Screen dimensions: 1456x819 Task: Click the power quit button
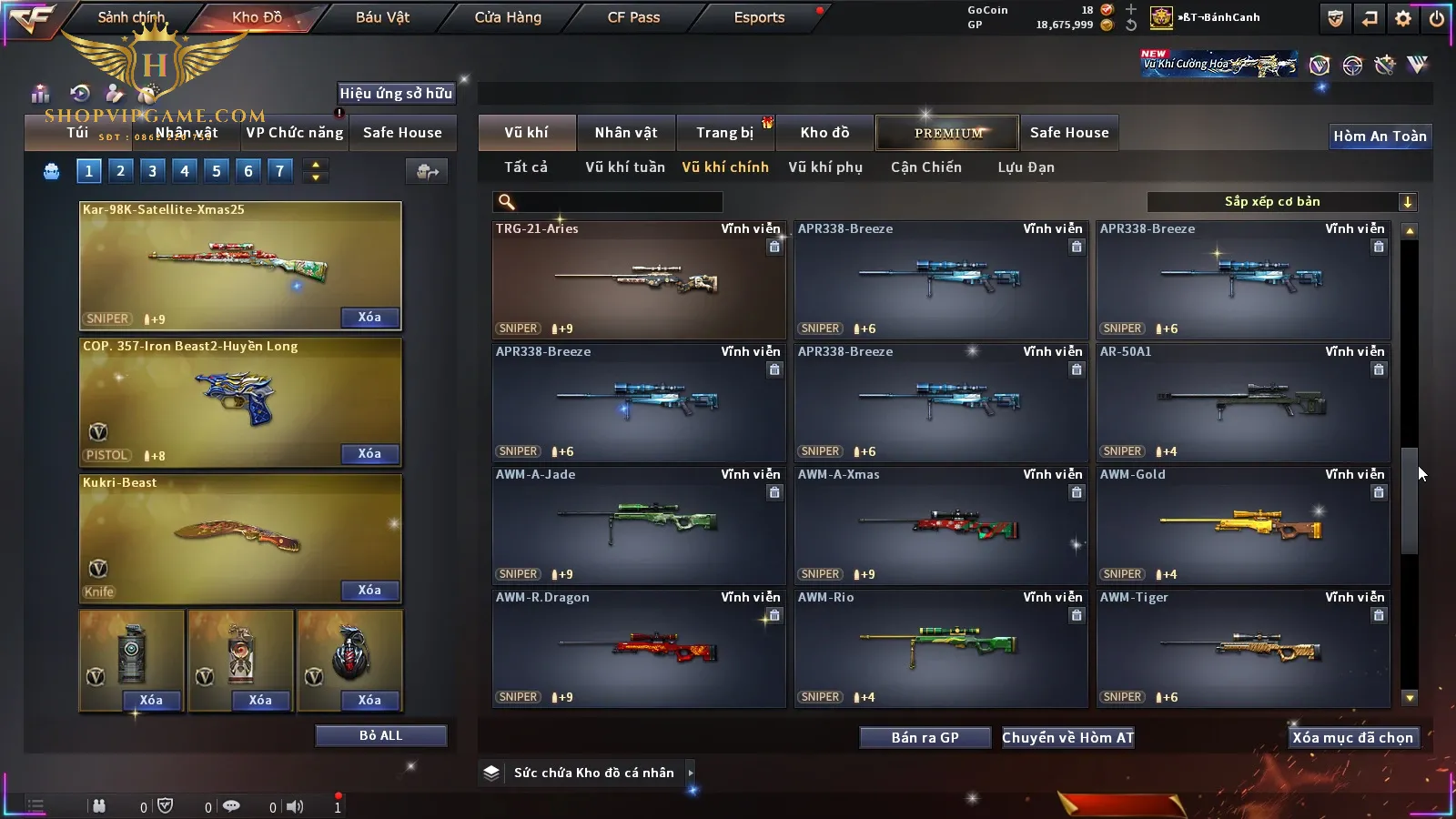pos(1437,18)
